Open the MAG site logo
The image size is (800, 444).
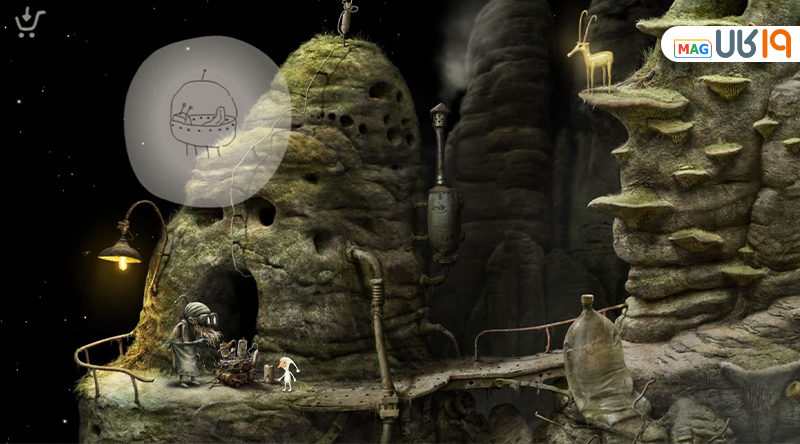[731, 45]
